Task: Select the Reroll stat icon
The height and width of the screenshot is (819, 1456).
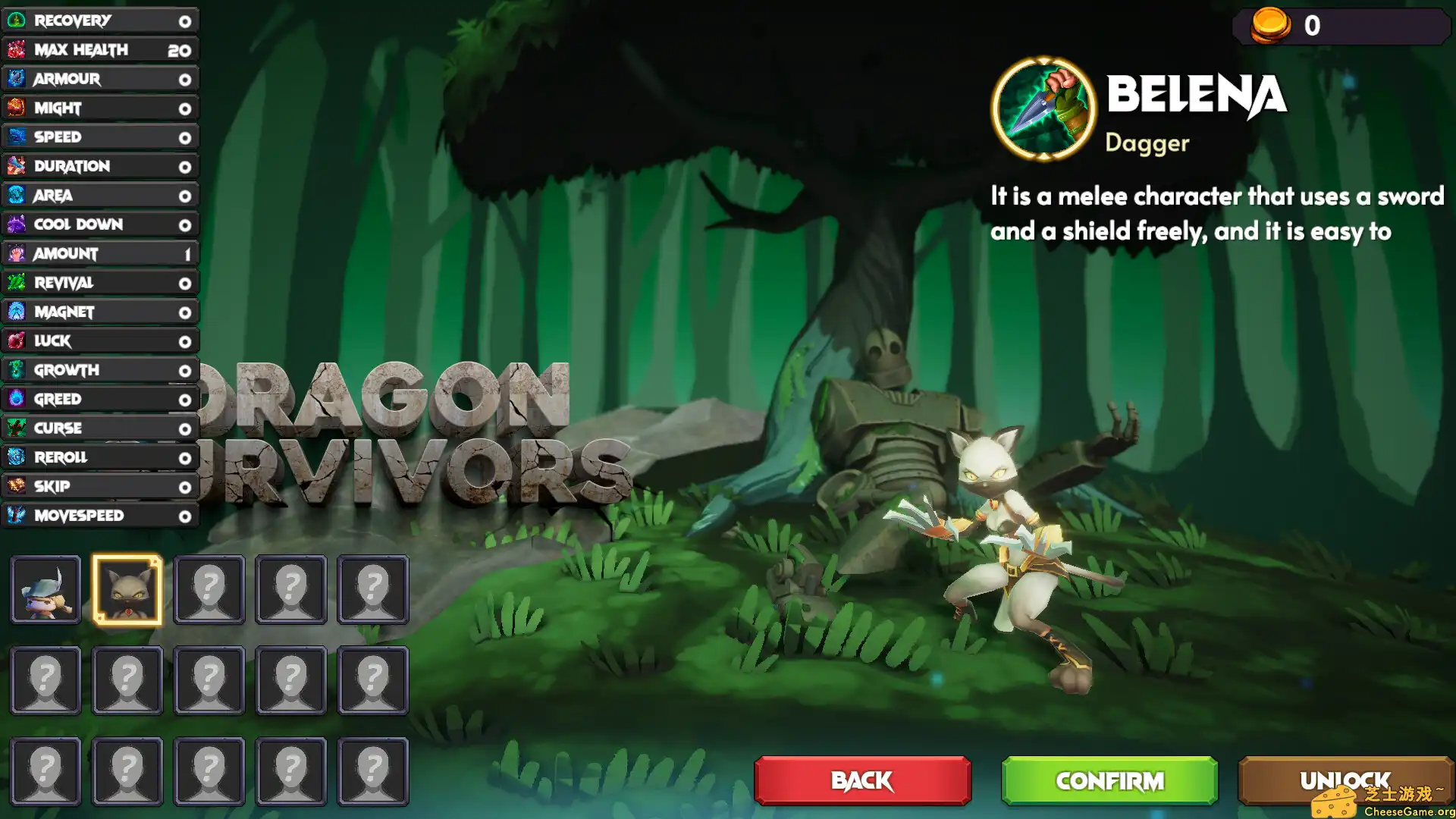Action: click(17, 457)
